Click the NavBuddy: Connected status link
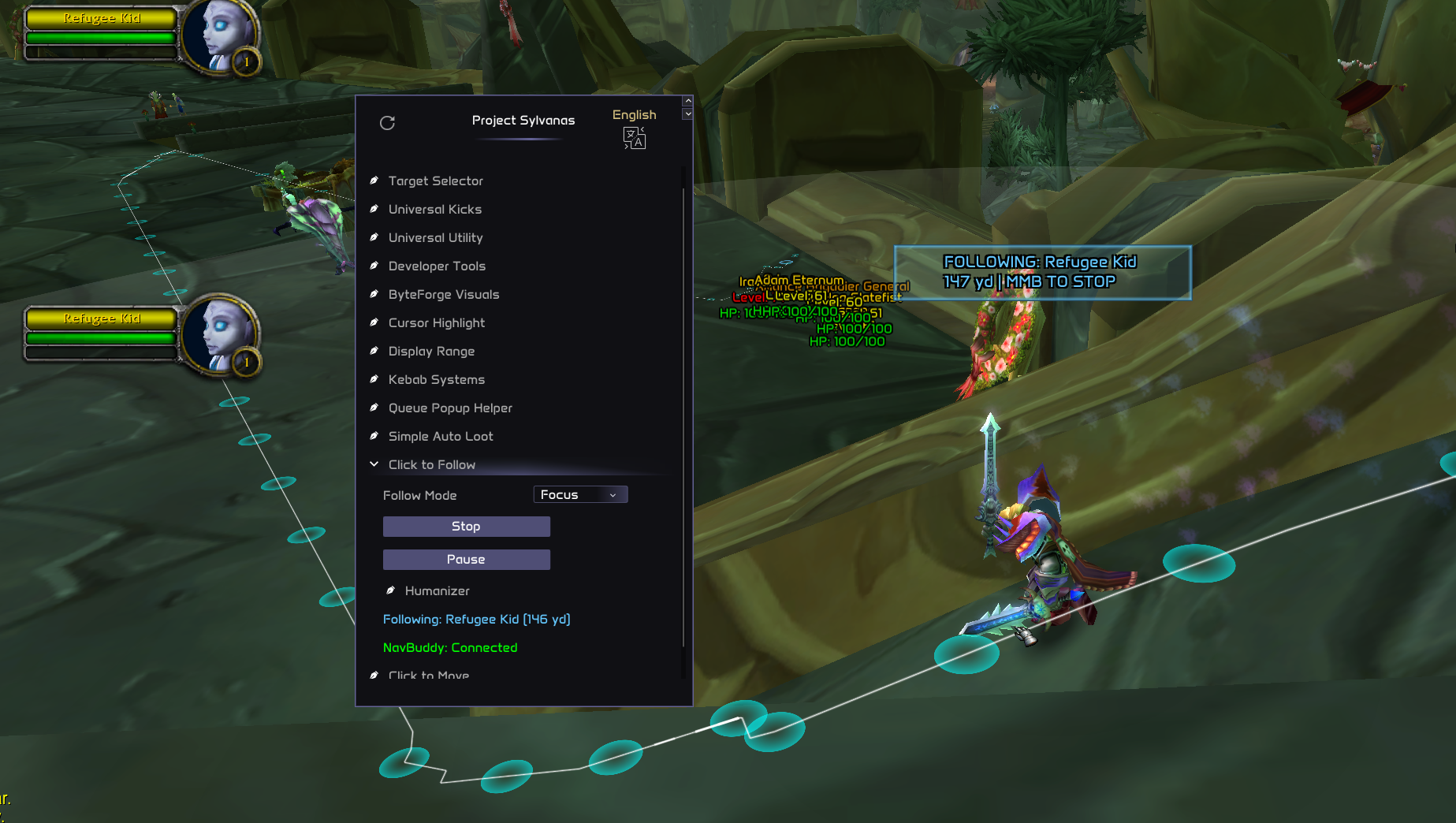The height and width of the screenshot is (823, 1456). point(450,647)
